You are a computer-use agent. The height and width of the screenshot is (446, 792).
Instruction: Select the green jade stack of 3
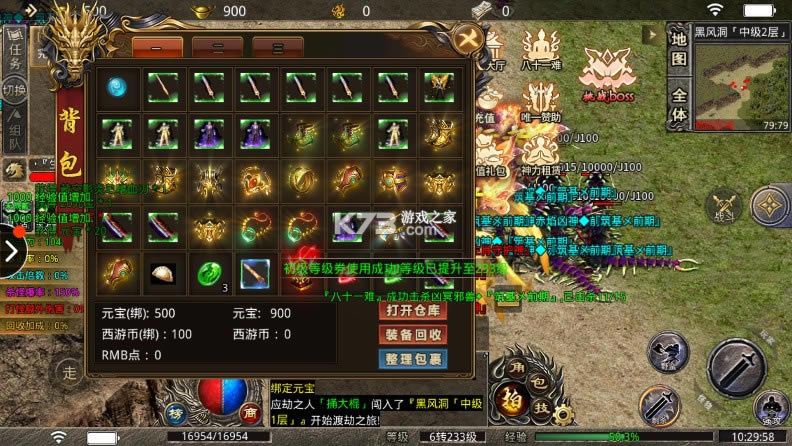point(209,272)
